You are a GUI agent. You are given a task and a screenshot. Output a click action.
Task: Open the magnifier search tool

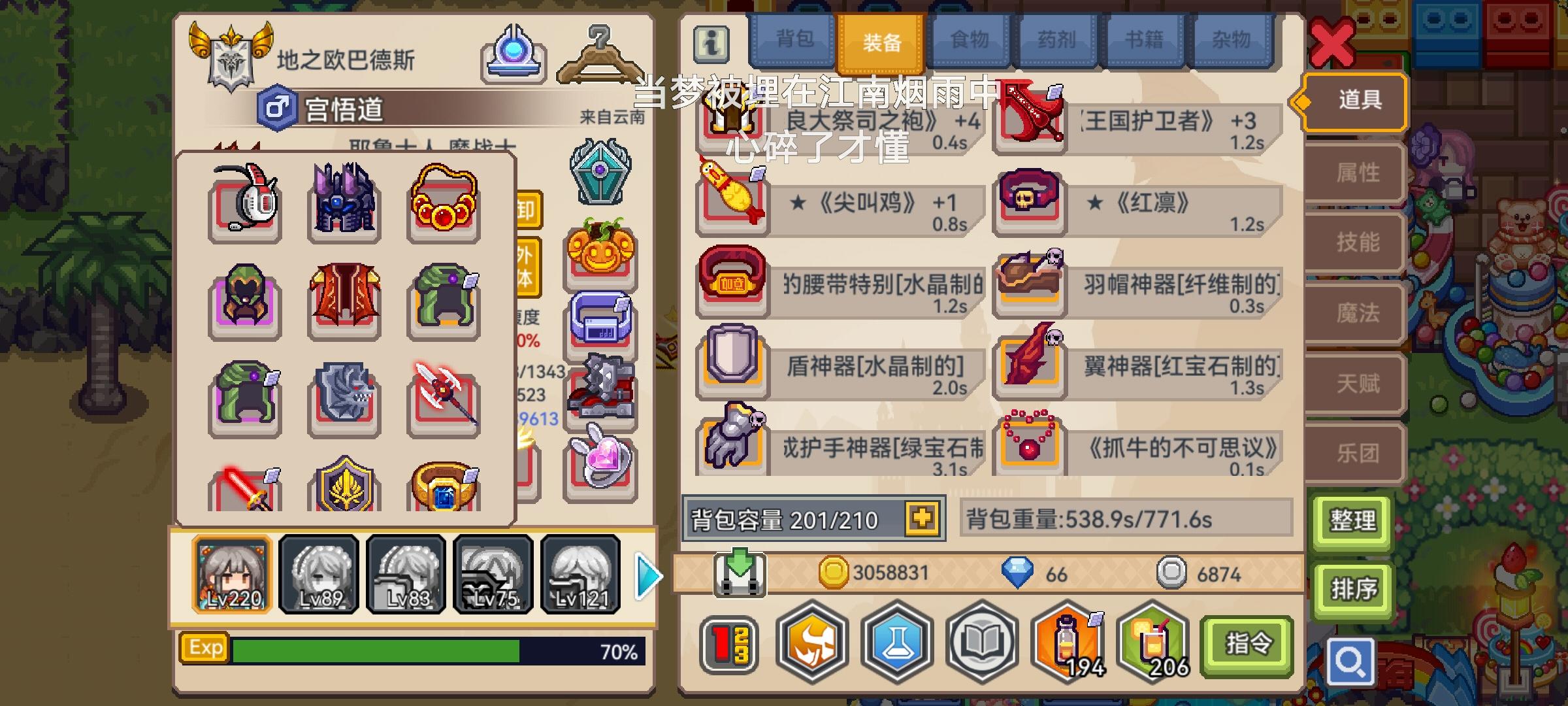pos(1352,662)
